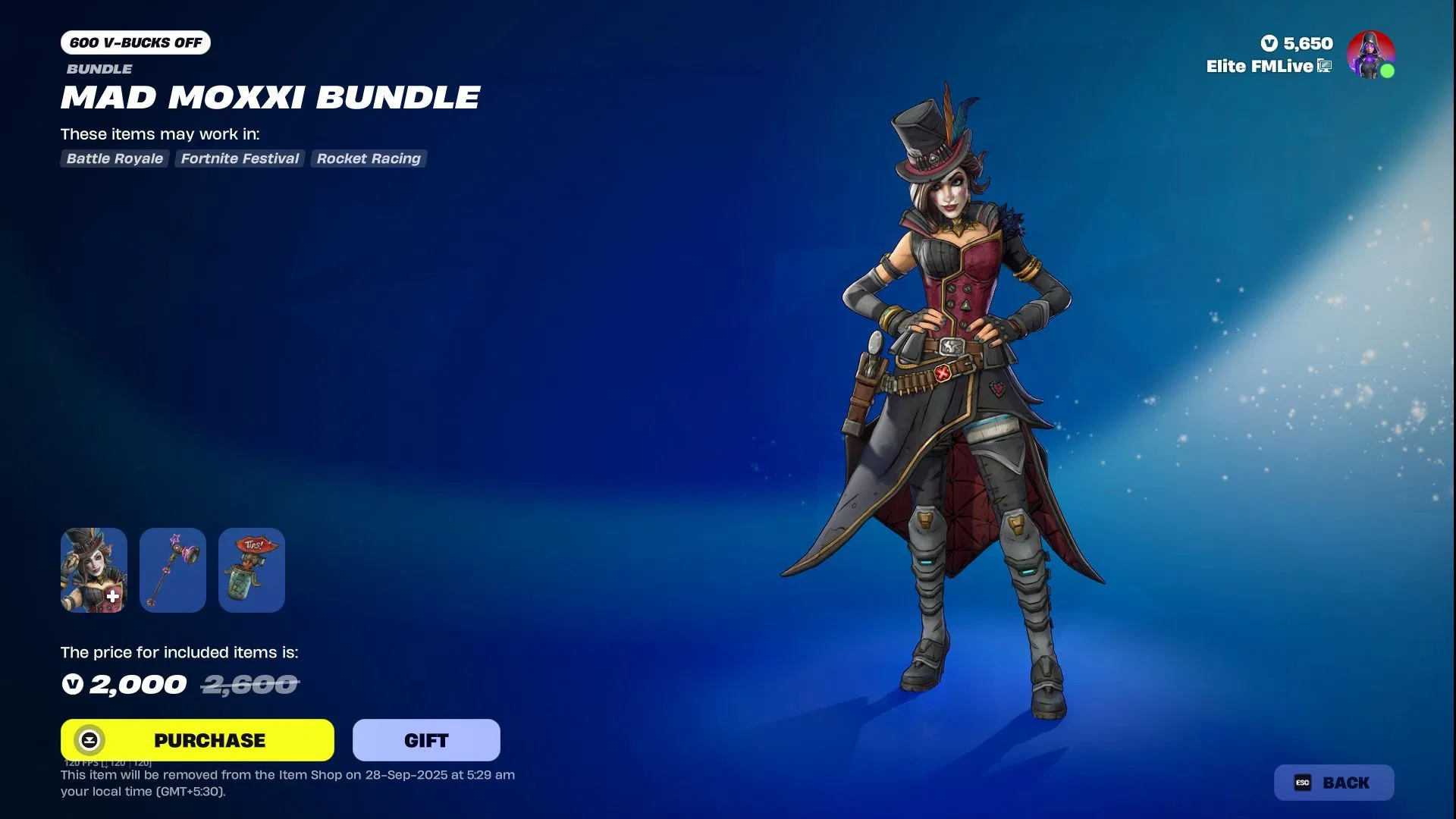Viewport: 1456px width, 819px height.
Task: Purchase the Mad Moxxi Bundle
Action: point(197,739)
